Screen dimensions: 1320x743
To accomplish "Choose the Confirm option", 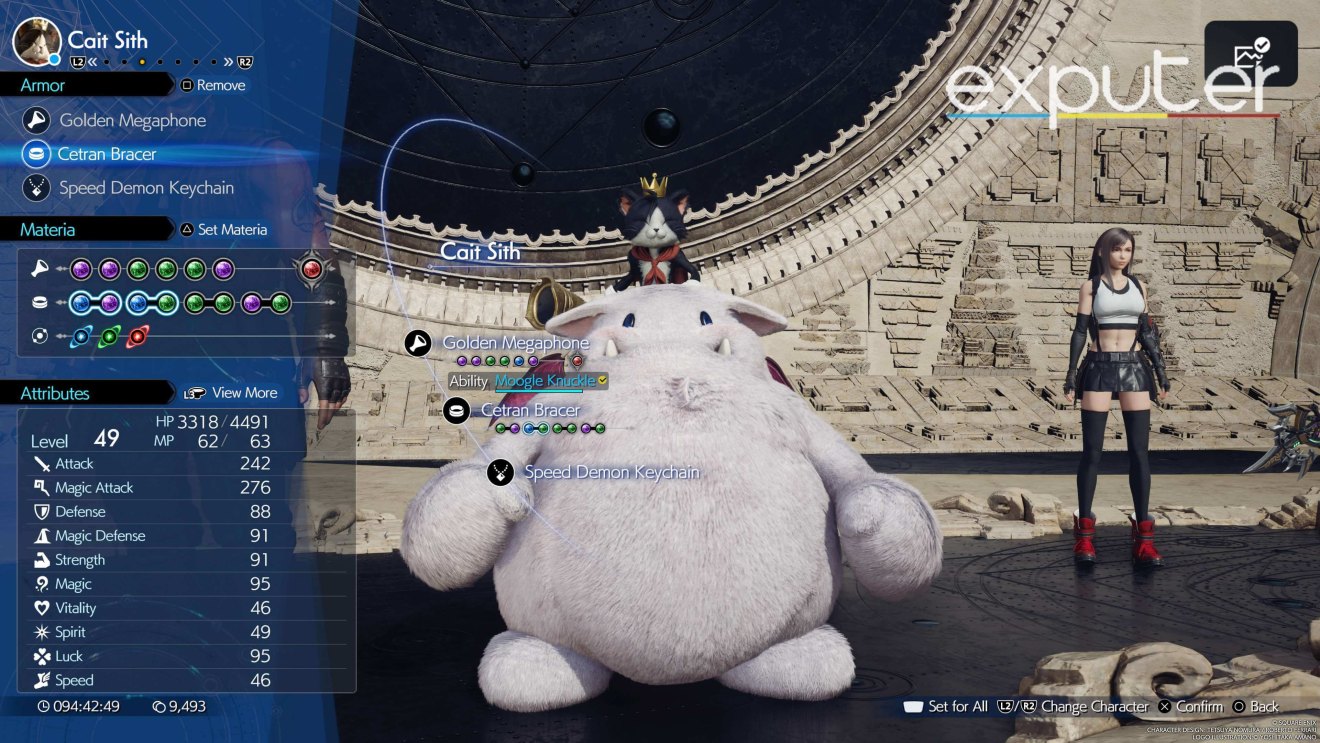I will [x=1190, y=706].
